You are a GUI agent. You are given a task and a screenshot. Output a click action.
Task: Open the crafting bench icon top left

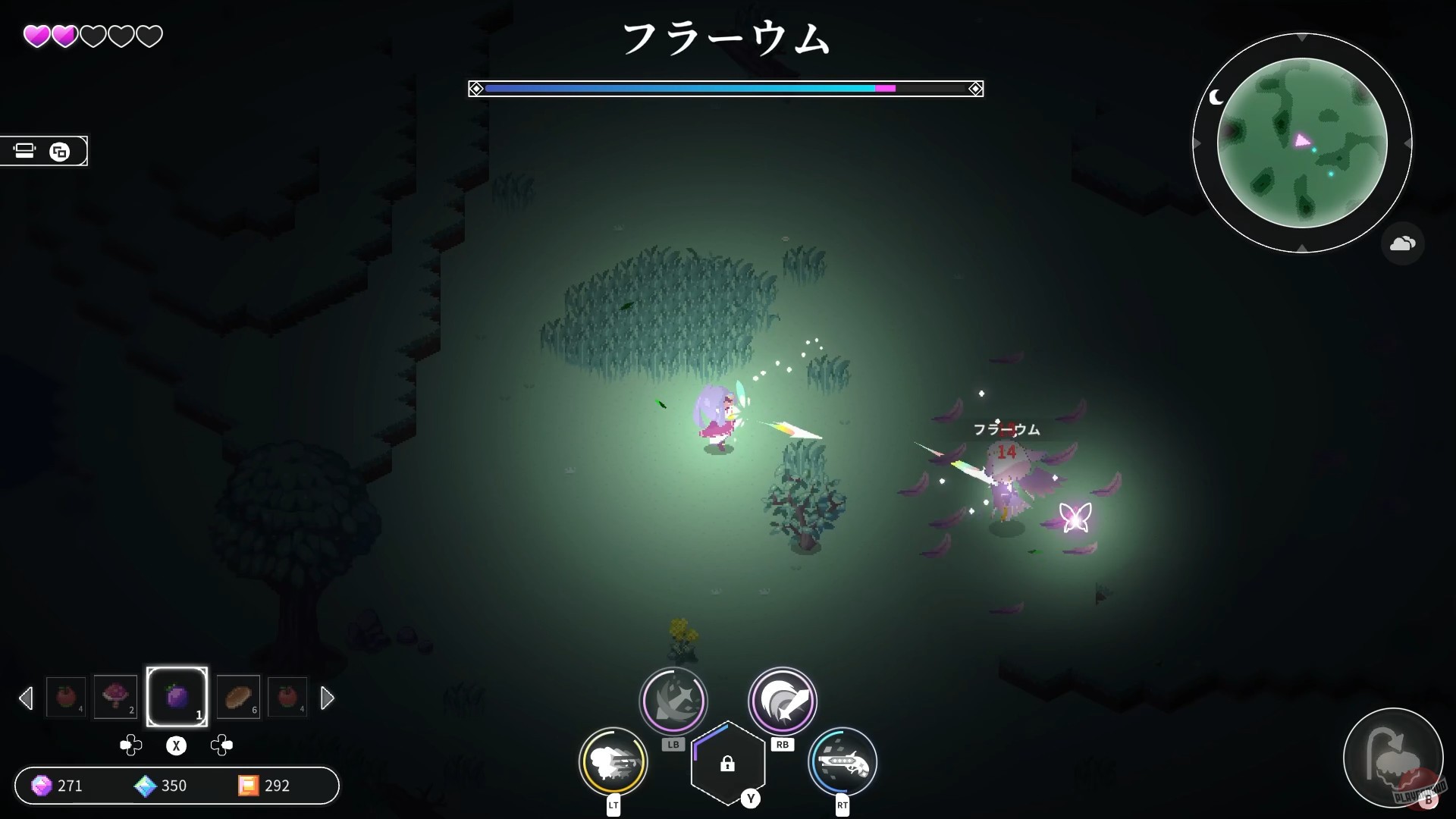tap(24, 150)
